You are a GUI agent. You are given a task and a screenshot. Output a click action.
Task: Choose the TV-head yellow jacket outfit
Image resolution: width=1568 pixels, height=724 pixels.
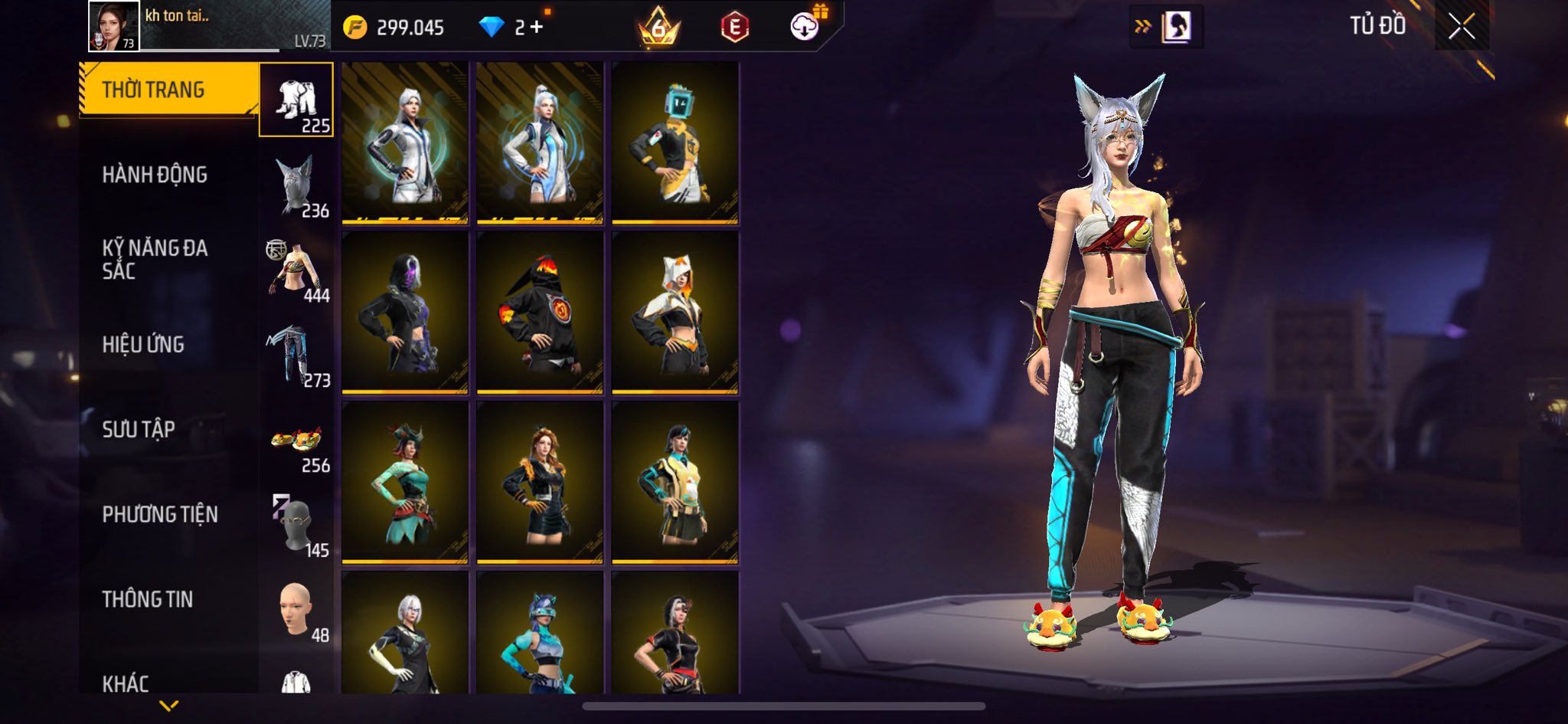[x=675, y=143]
